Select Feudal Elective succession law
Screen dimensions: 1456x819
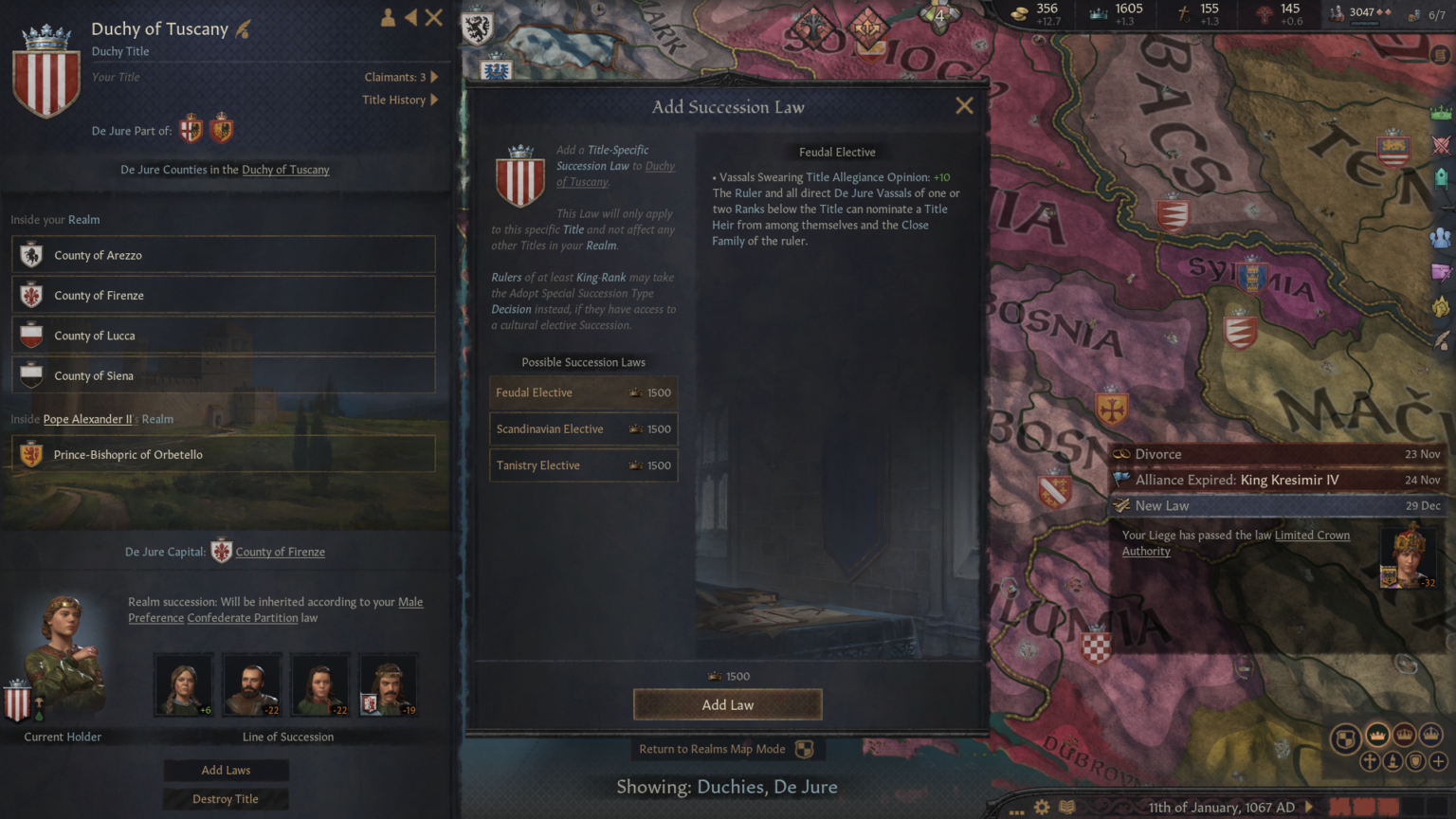pos(583,392)
